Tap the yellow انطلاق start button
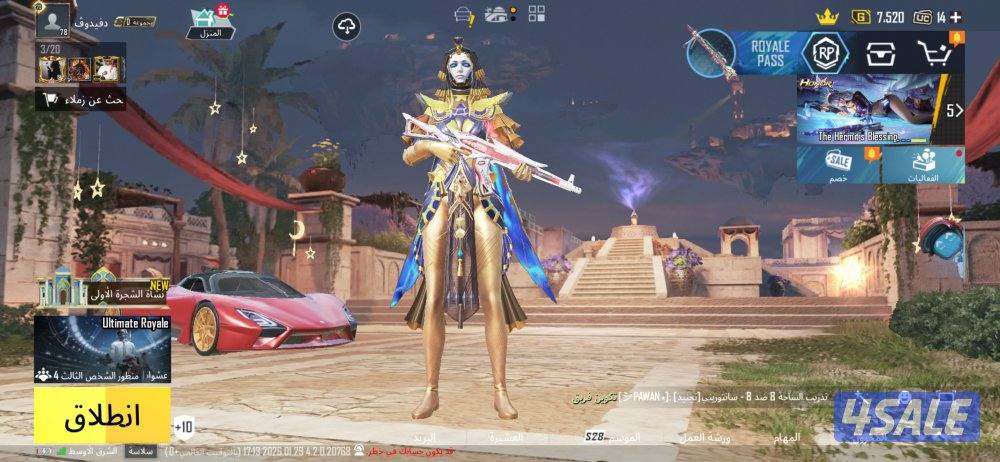This screenshot has width=1000, height=462. [102, 415]
